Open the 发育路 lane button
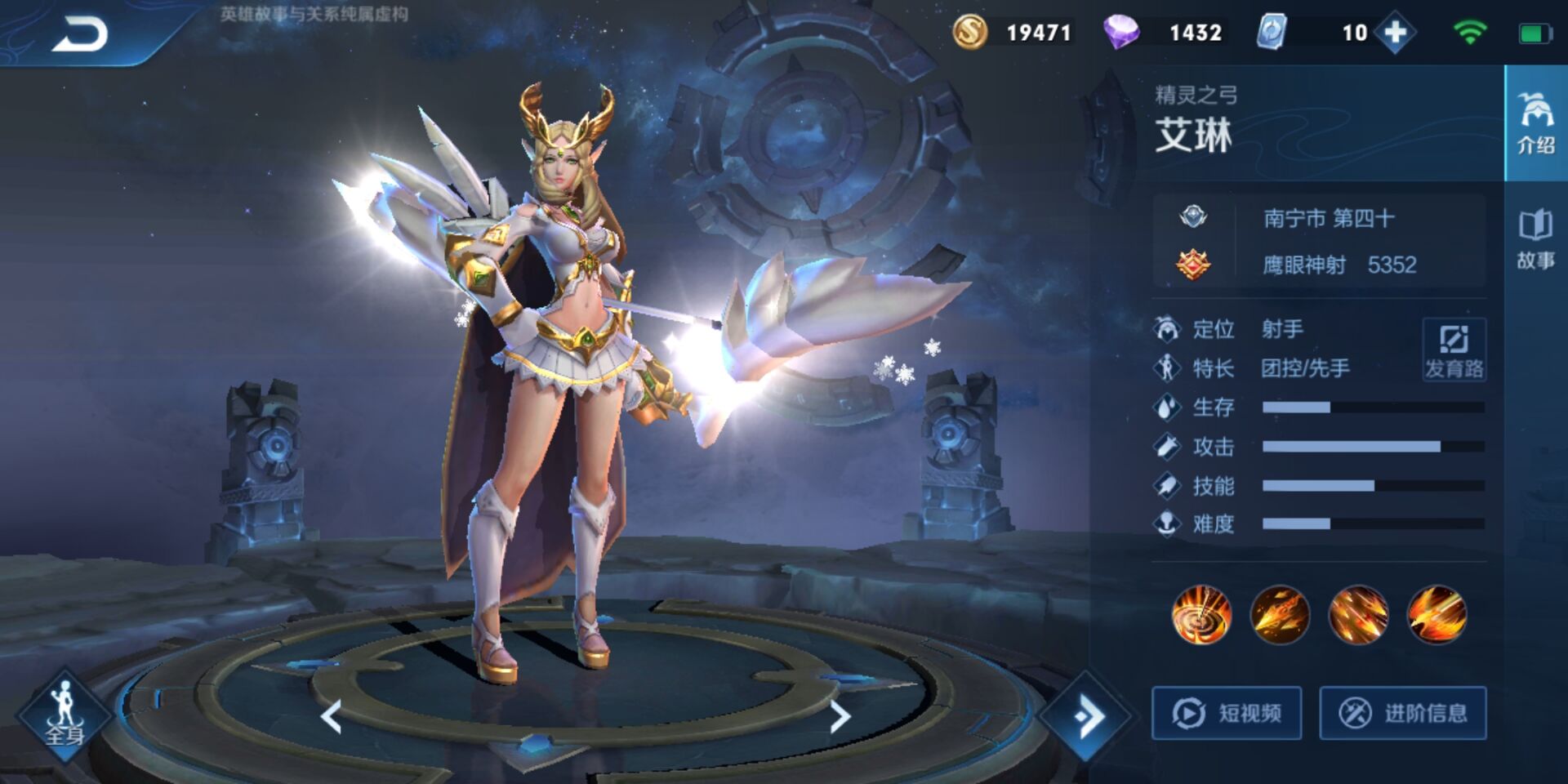This screenshot has height=784, width=1568. [1454, 350]
